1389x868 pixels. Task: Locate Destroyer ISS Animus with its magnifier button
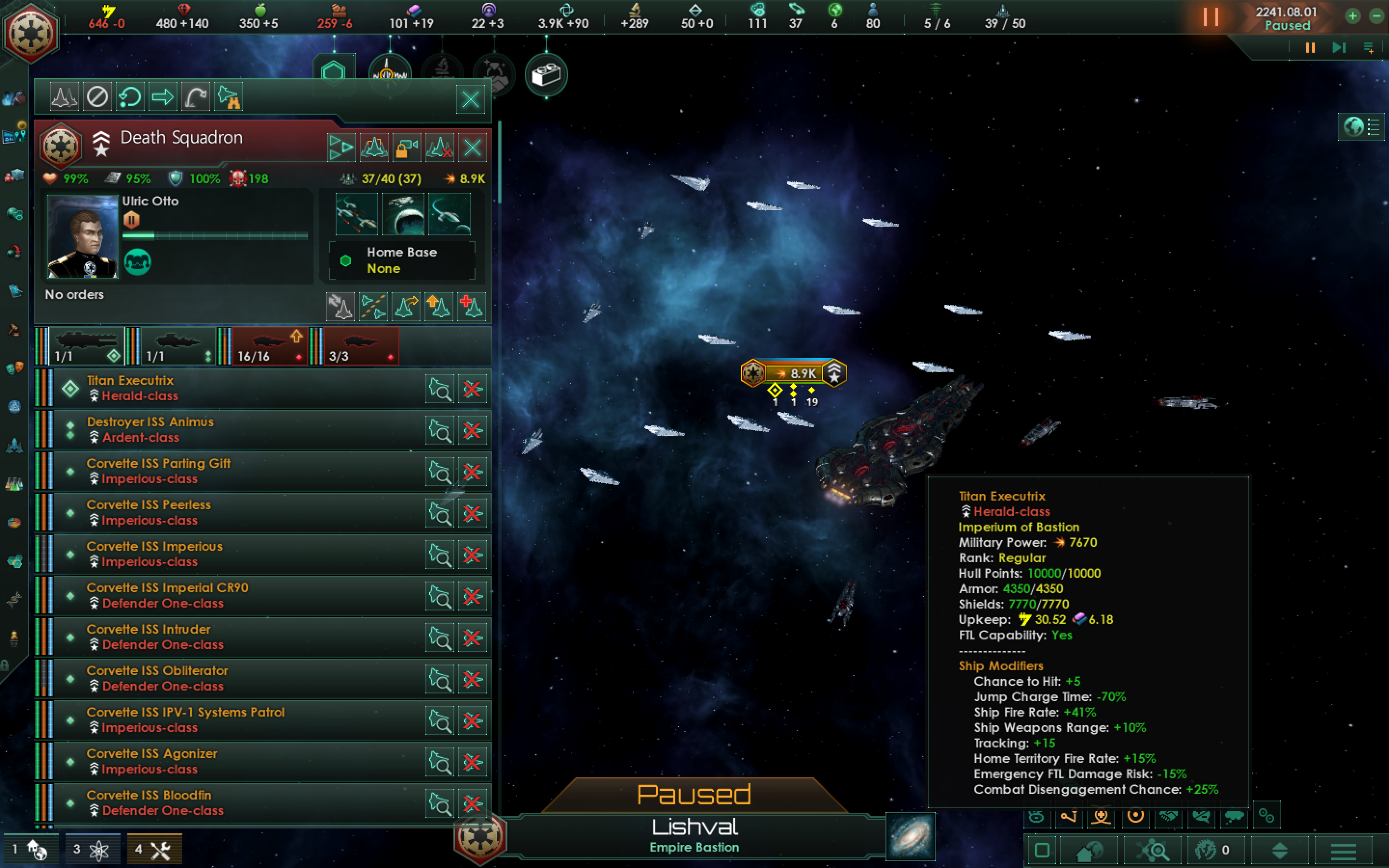439,429
